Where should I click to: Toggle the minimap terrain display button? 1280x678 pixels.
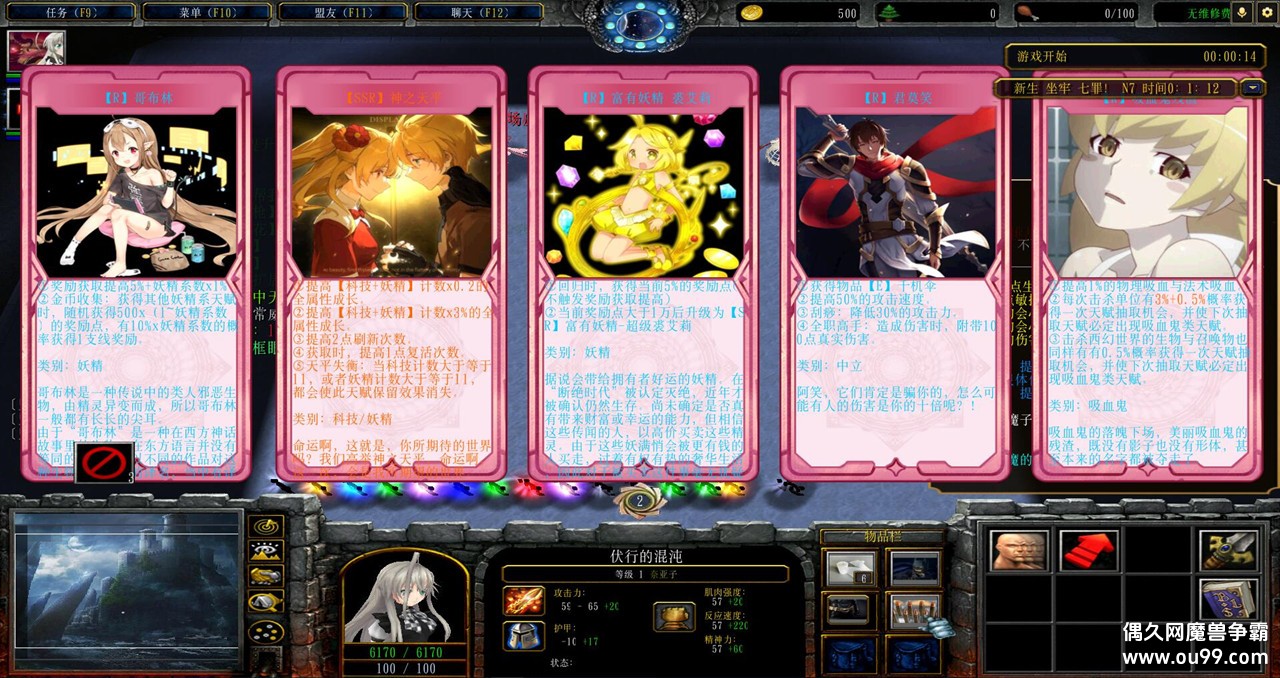(265, 551)
